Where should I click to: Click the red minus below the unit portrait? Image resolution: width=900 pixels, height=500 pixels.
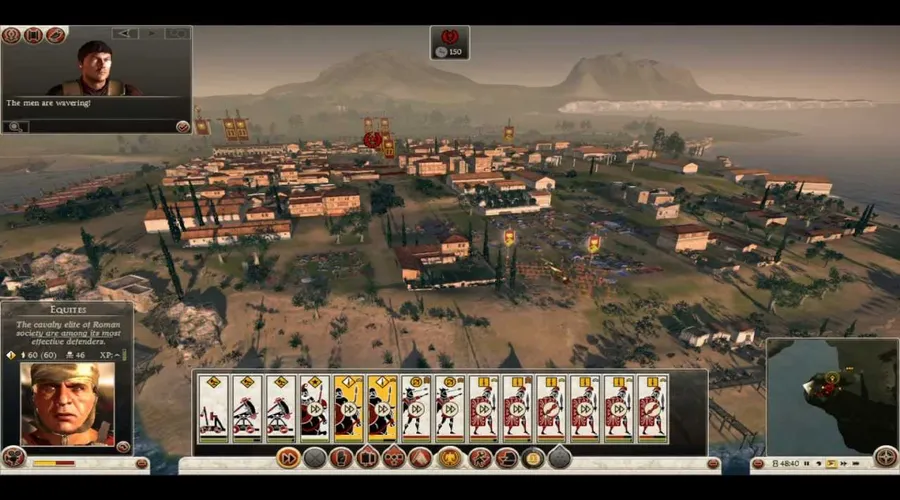(142, 464)
